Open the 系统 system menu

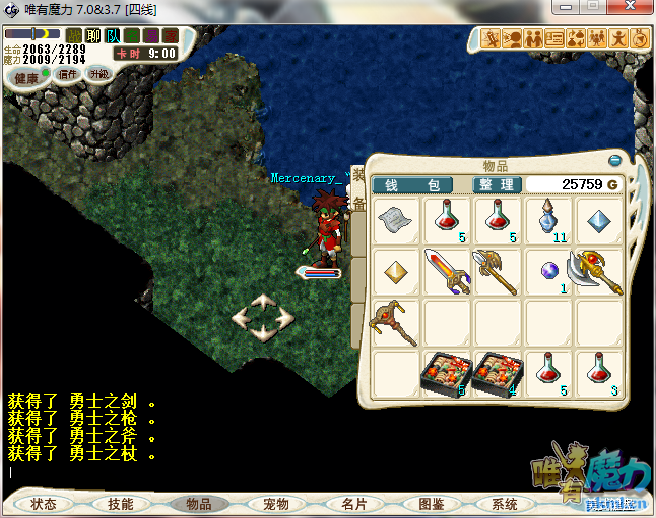click(x=497, y=504)
